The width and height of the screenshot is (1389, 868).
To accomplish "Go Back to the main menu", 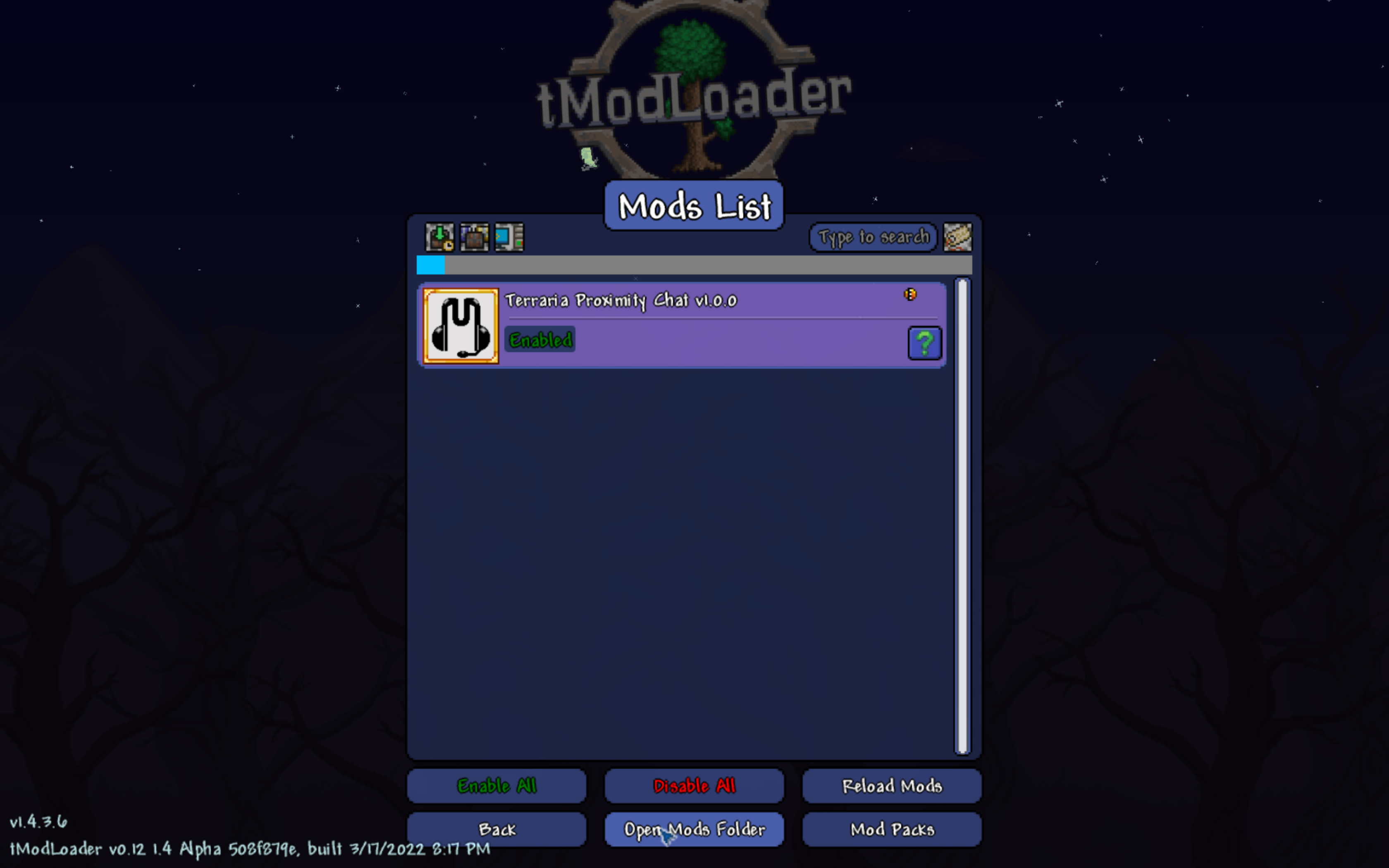I will pyautogui.click(x=496, y=830).
